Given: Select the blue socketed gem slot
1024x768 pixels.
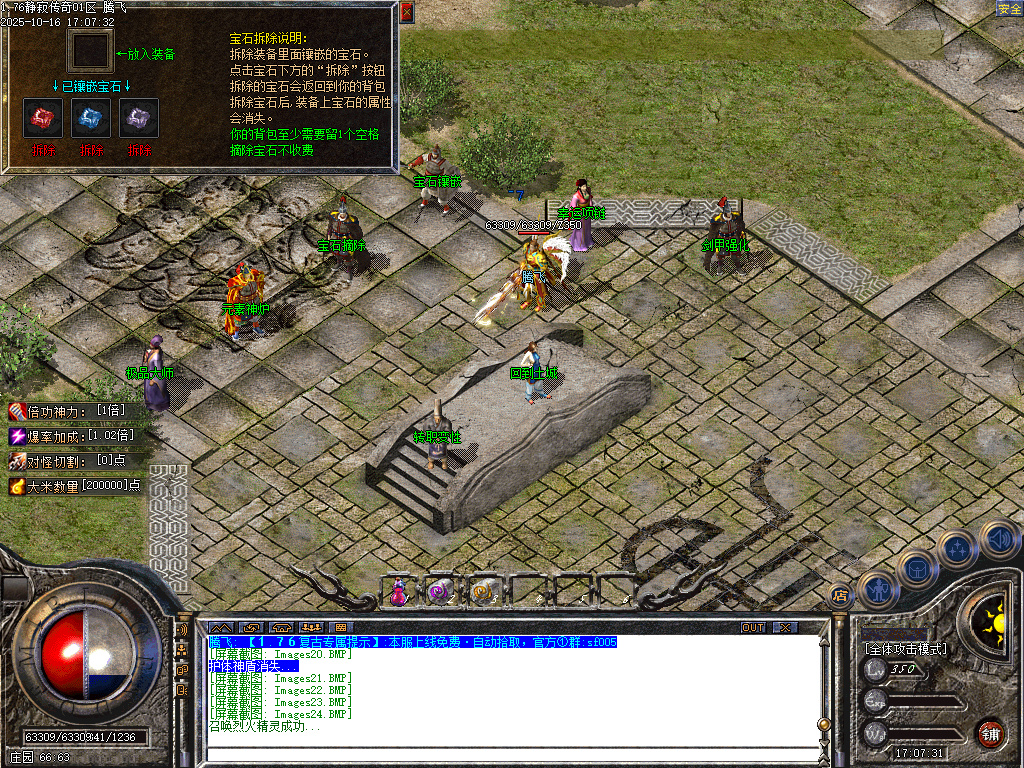Looking at the screenshot, I should click(91, 118).
